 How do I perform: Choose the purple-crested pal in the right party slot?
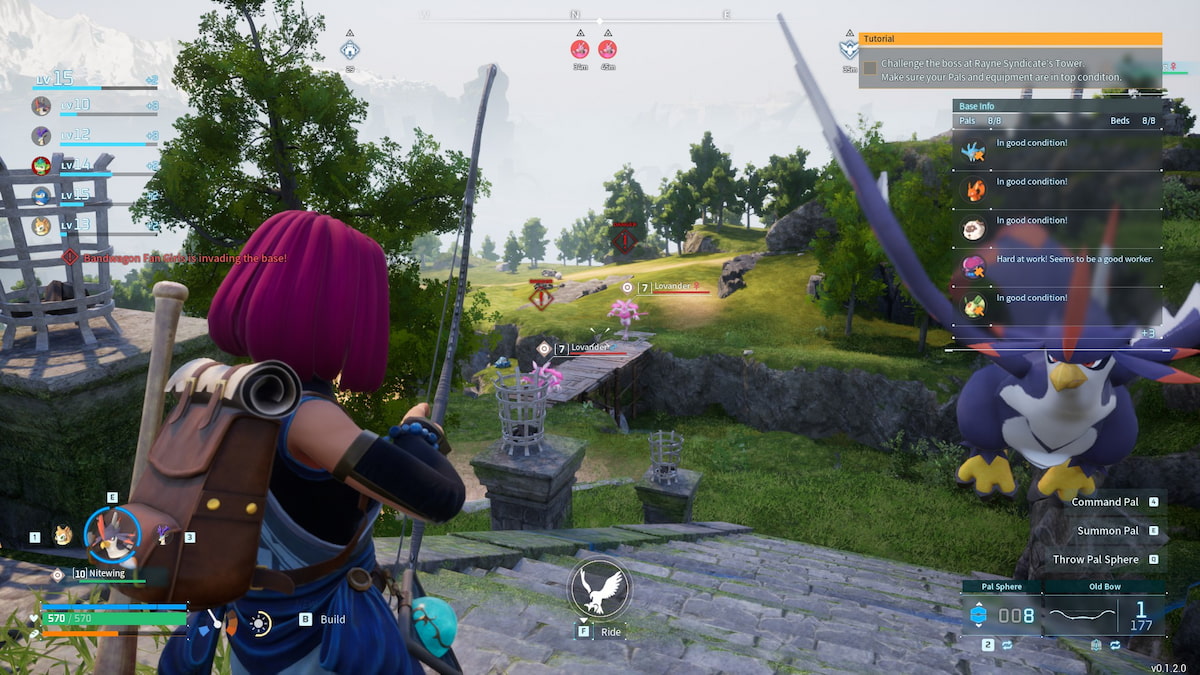[x=163, y=536]
